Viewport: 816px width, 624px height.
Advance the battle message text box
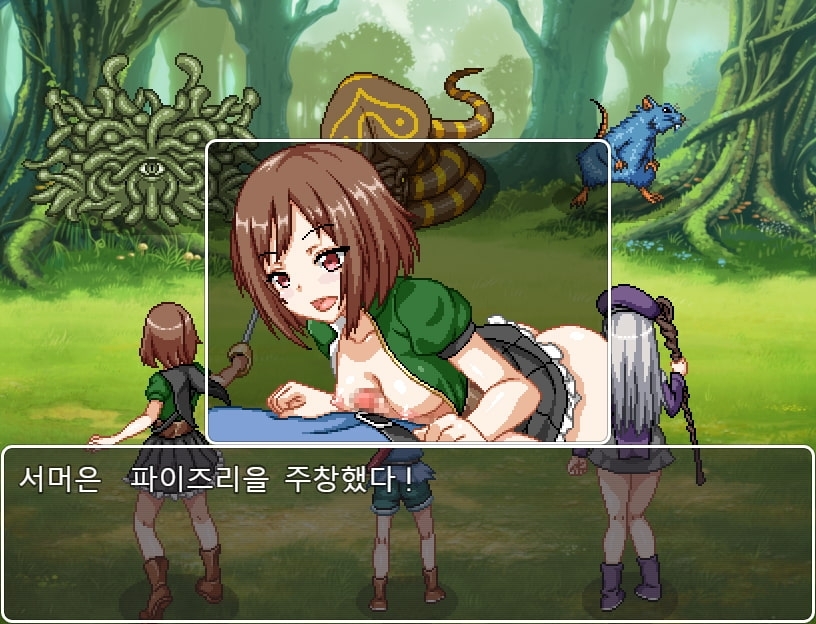408,532
